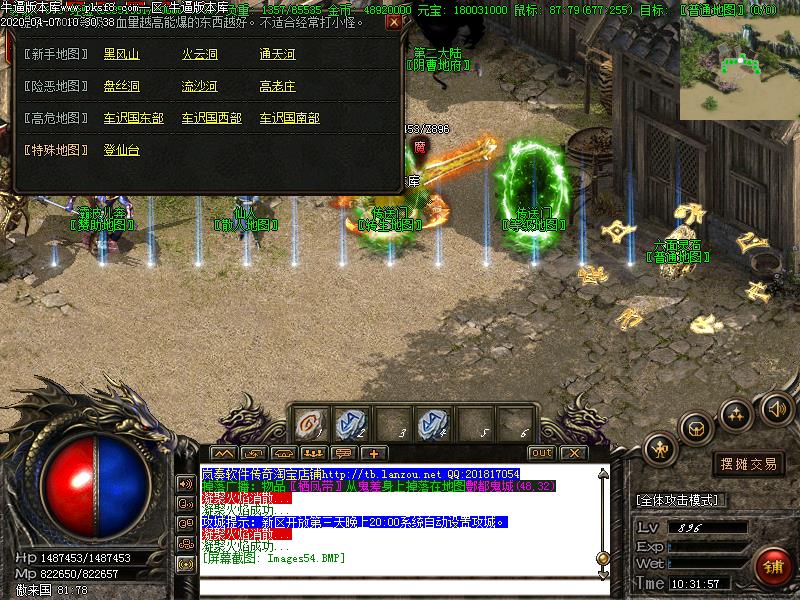Select 车迟国东部 from the list

(x=133, y=118)
